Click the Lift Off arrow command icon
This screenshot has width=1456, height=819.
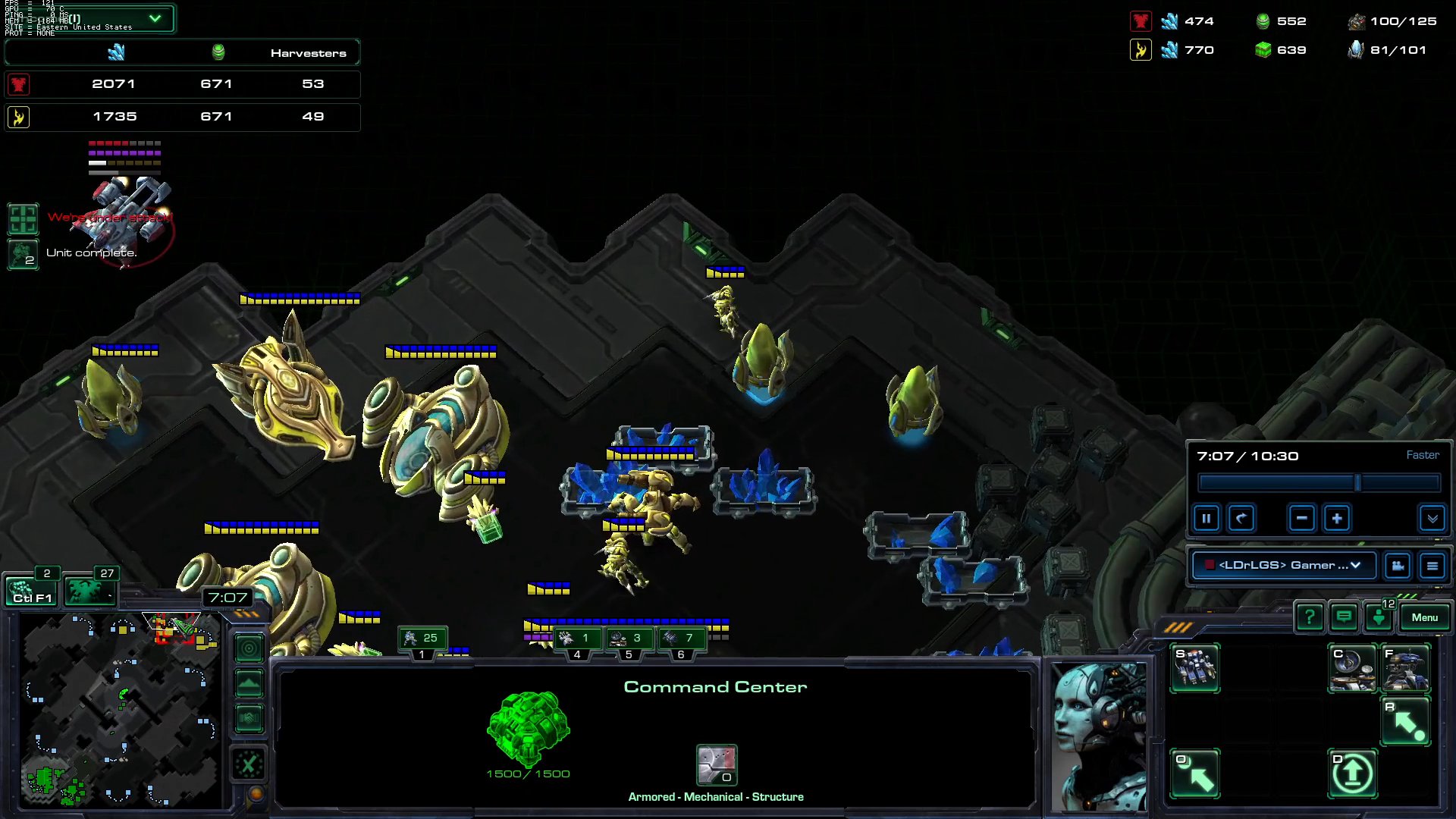[1353, 772]
